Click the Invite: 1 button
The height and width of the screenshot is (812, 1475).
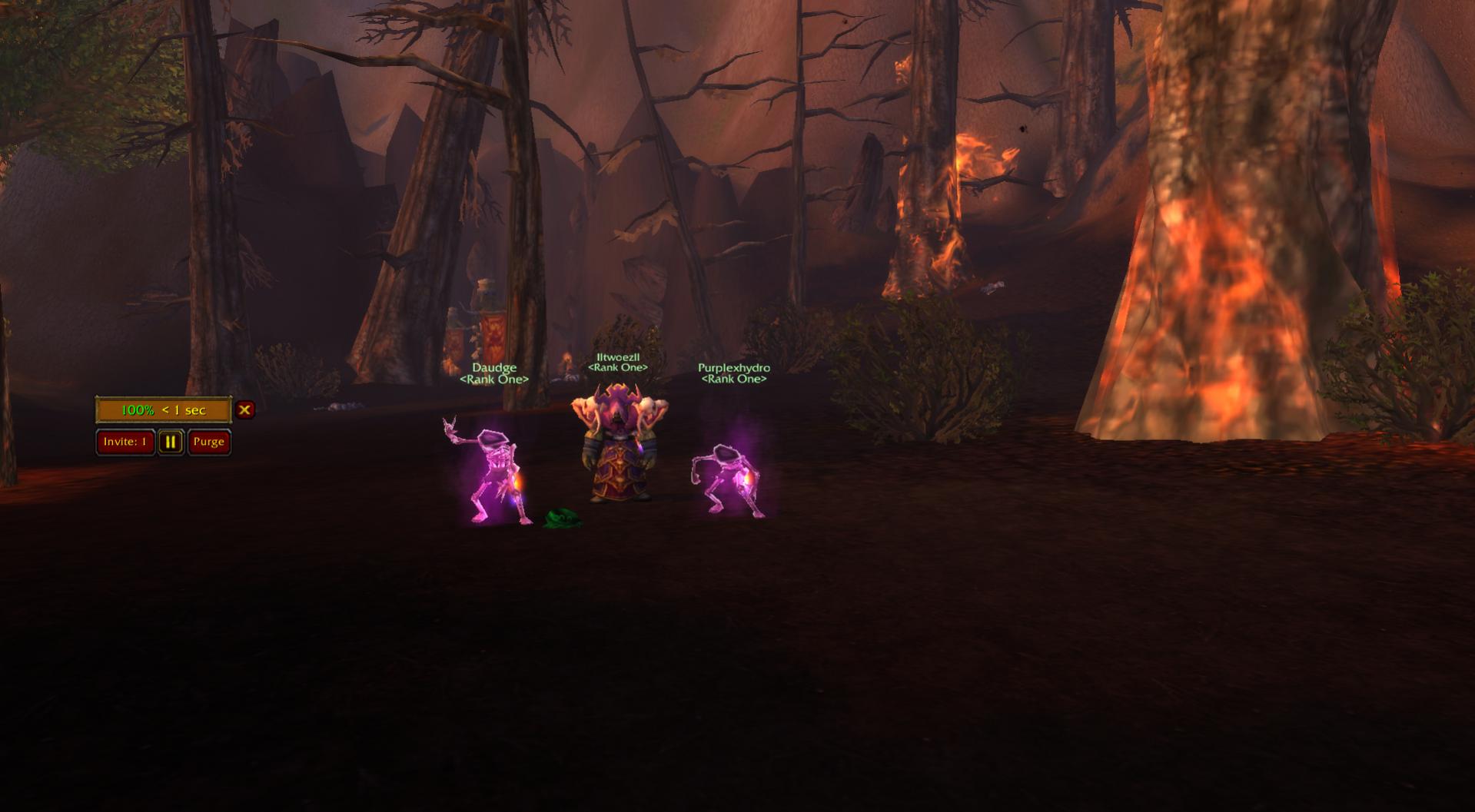click(125, 442)
